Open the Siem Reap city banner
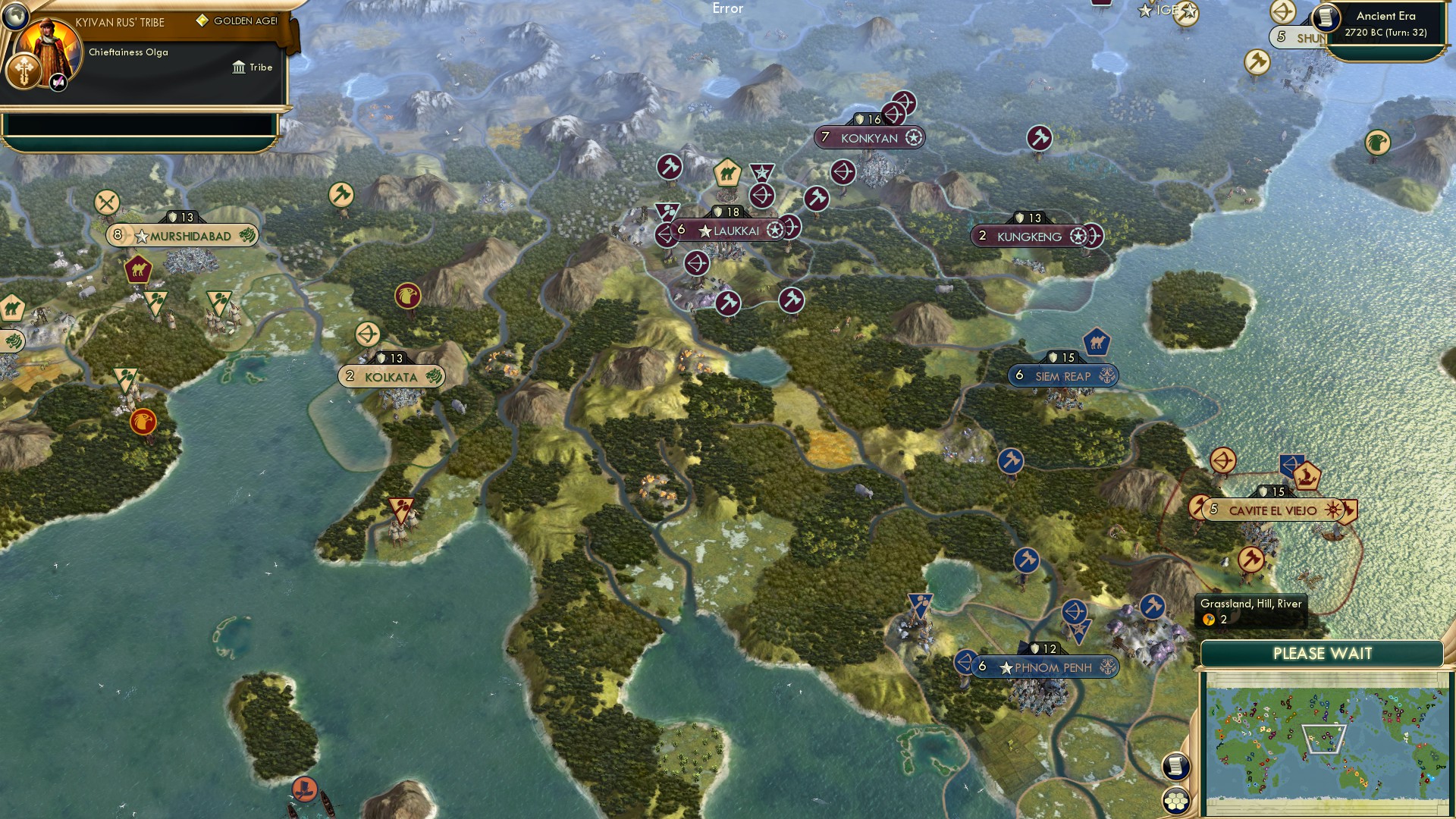Viewport: 1456px width, 819px height. click(1062, 375)
